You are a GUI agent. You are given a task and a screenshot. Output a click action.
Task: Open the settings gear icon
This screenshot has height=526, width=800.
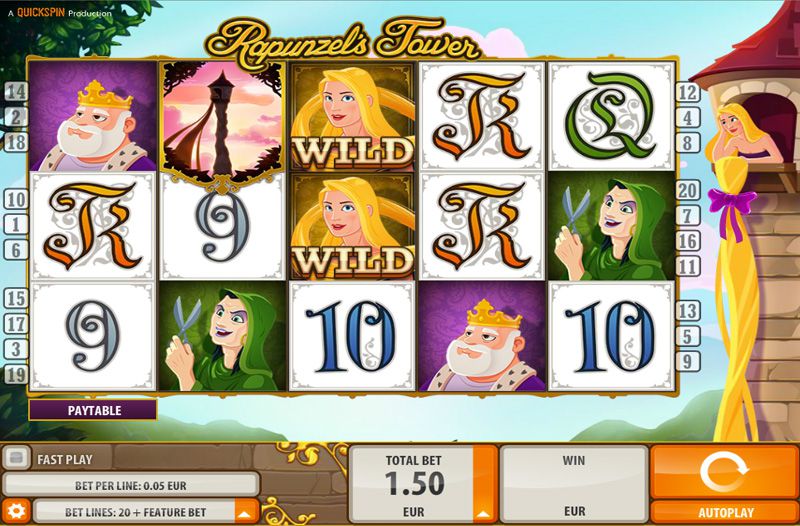click(15, 511)
